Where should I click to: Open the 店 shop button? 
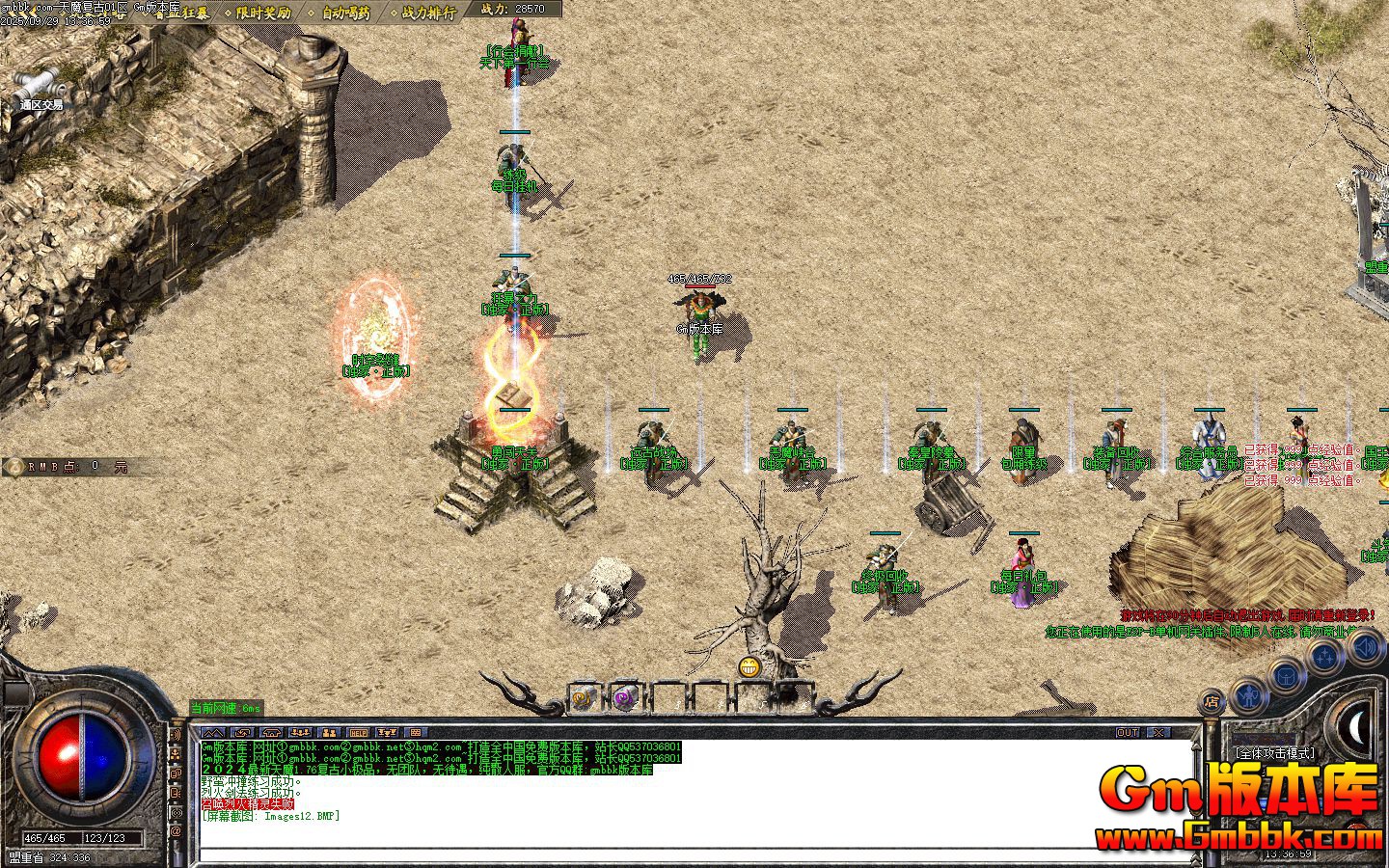tap(1212, 701)
